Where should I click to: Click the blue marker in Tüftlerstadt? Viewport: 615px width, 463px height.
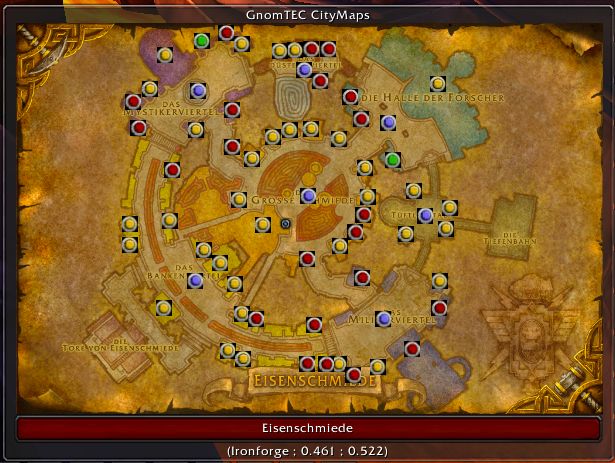click(426, 215)
